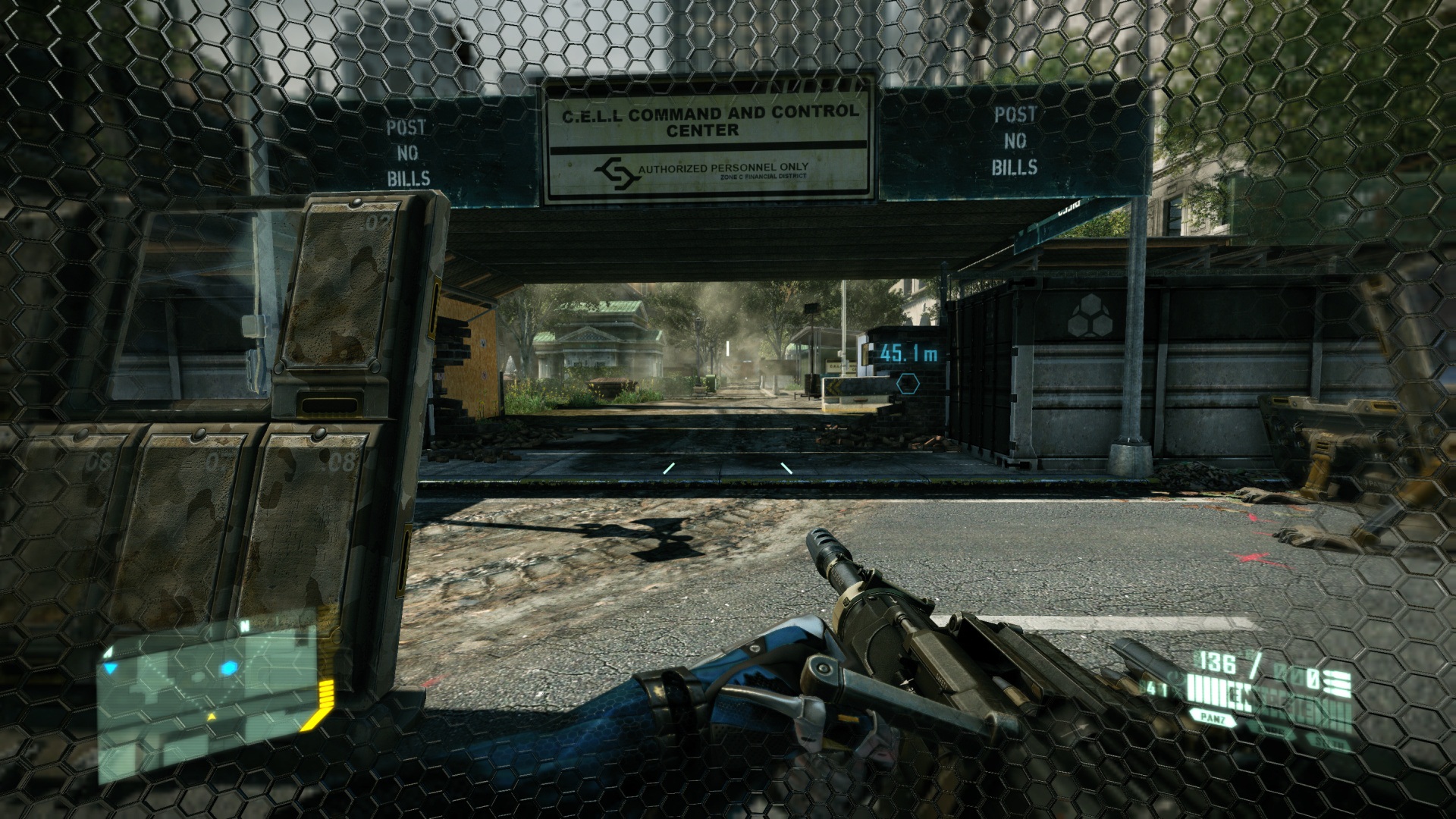The width and height of the screenshot is (1456, 819).
Task: Click the fire-mode bars icon beside ammo count
Action: [x=1336, y=682]
